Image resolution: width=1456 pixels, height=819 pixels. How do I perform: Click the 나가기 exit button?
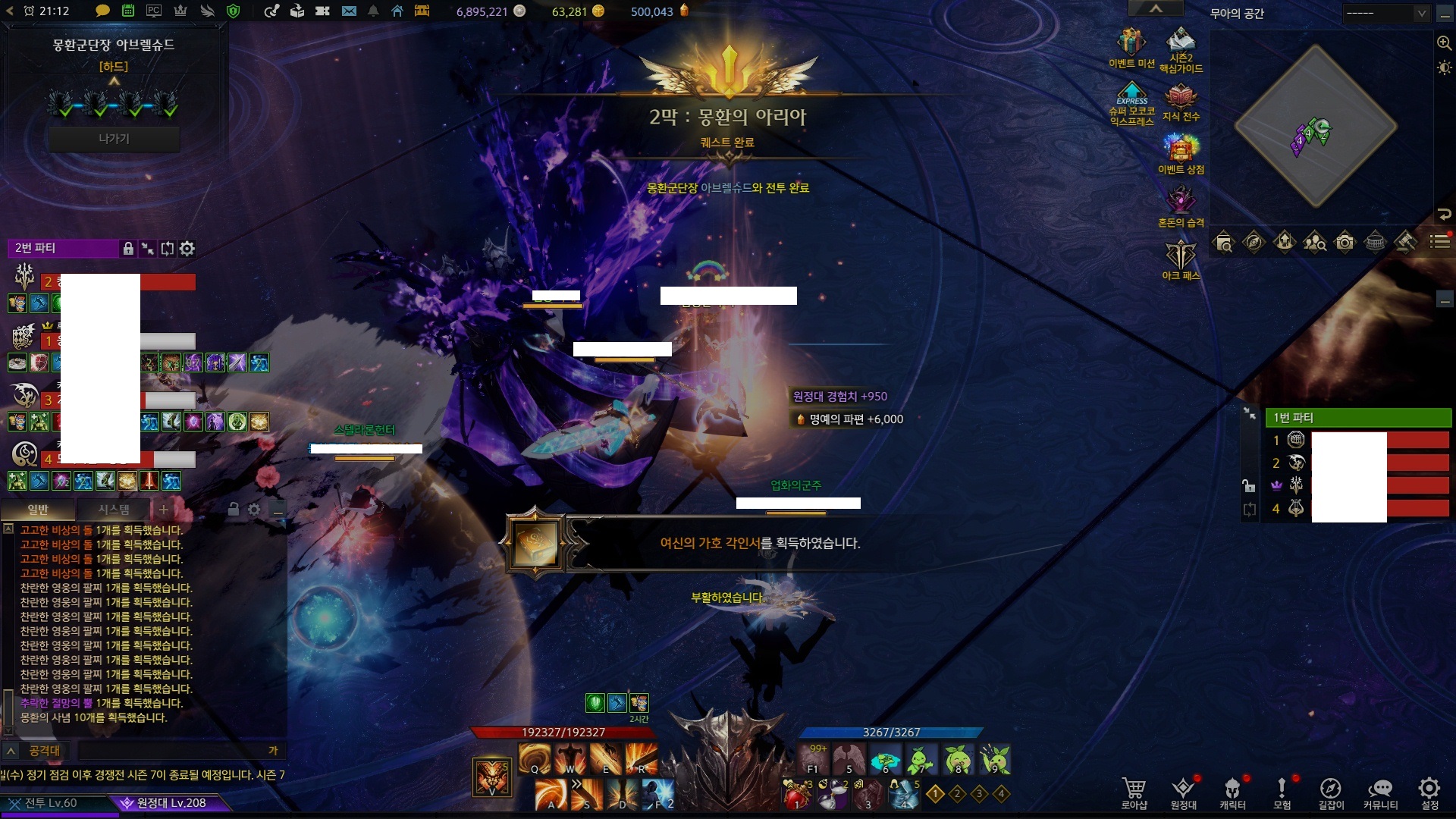click(114, 139)
